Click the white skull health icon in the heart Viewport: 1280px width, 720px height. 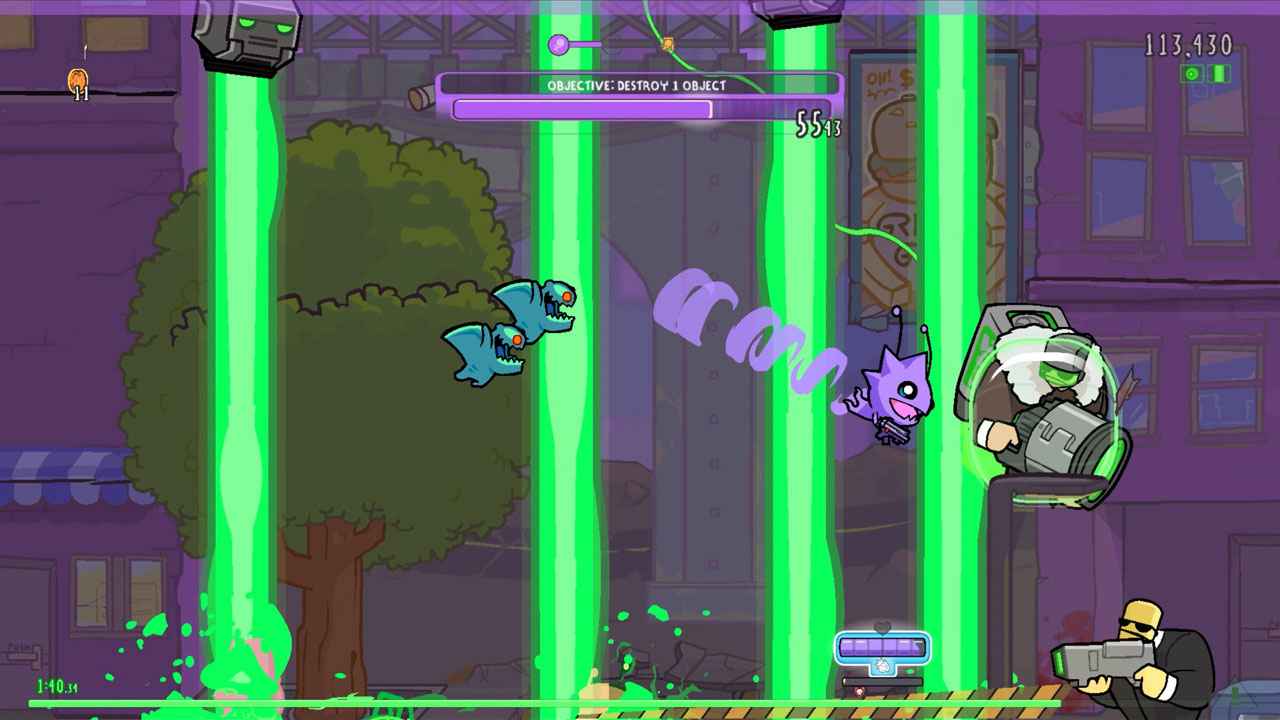click(860, 691)
